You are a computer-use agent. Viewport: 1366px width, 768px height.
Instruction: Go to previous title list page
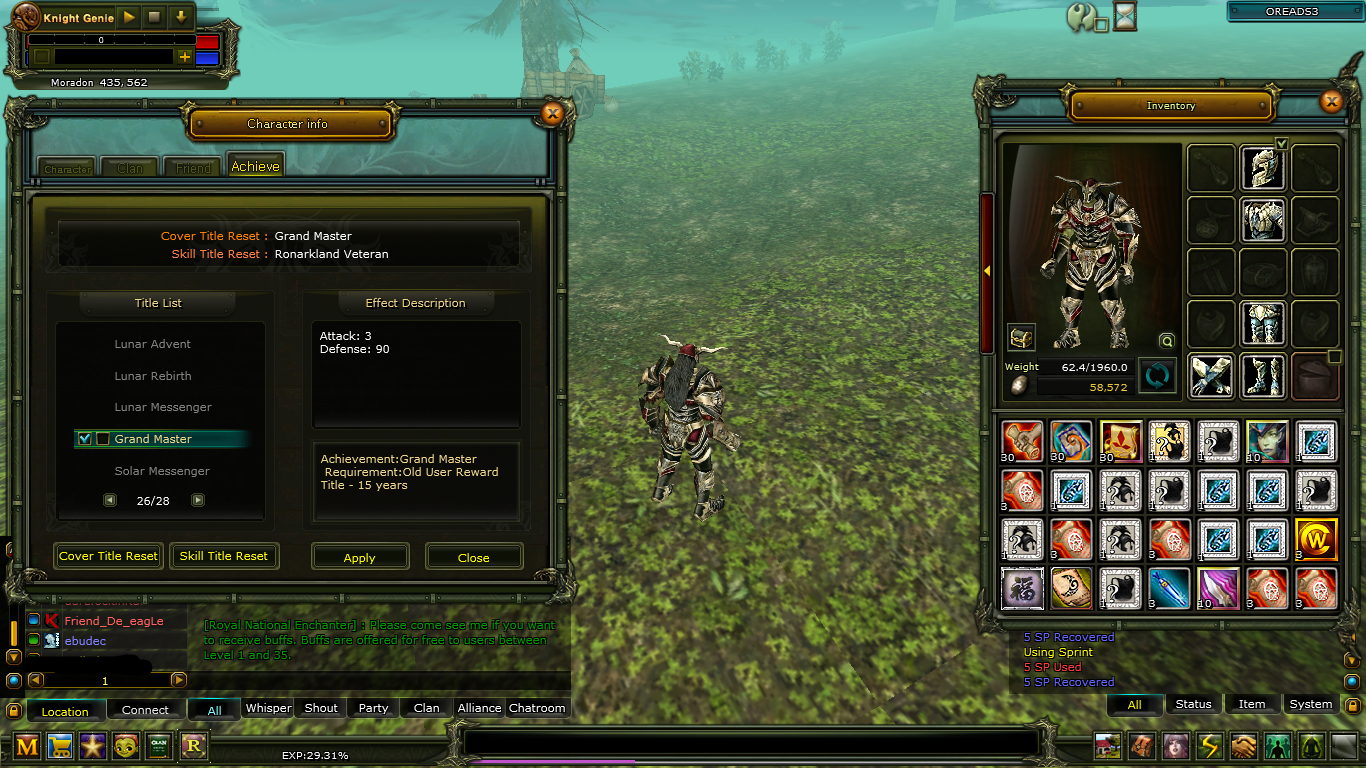pyautogui.click(x=110, y=500)
